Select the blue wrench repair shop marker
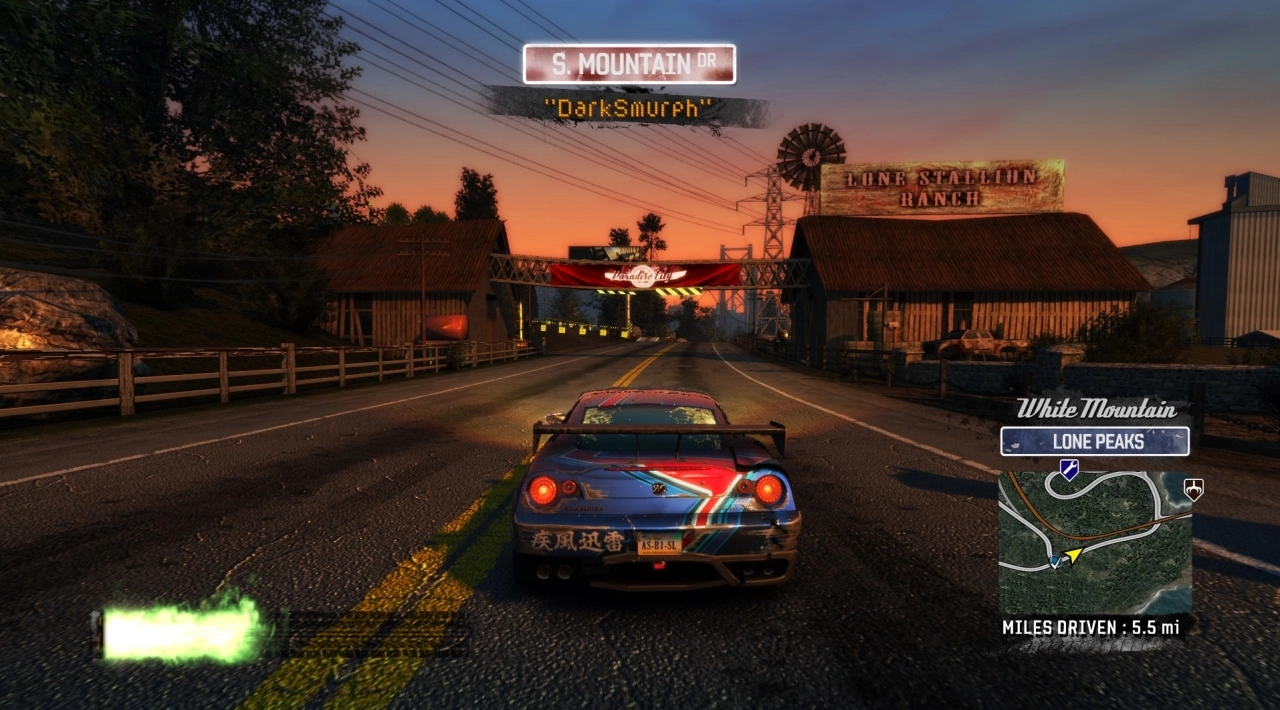1280x710 pixels. 1069,469
